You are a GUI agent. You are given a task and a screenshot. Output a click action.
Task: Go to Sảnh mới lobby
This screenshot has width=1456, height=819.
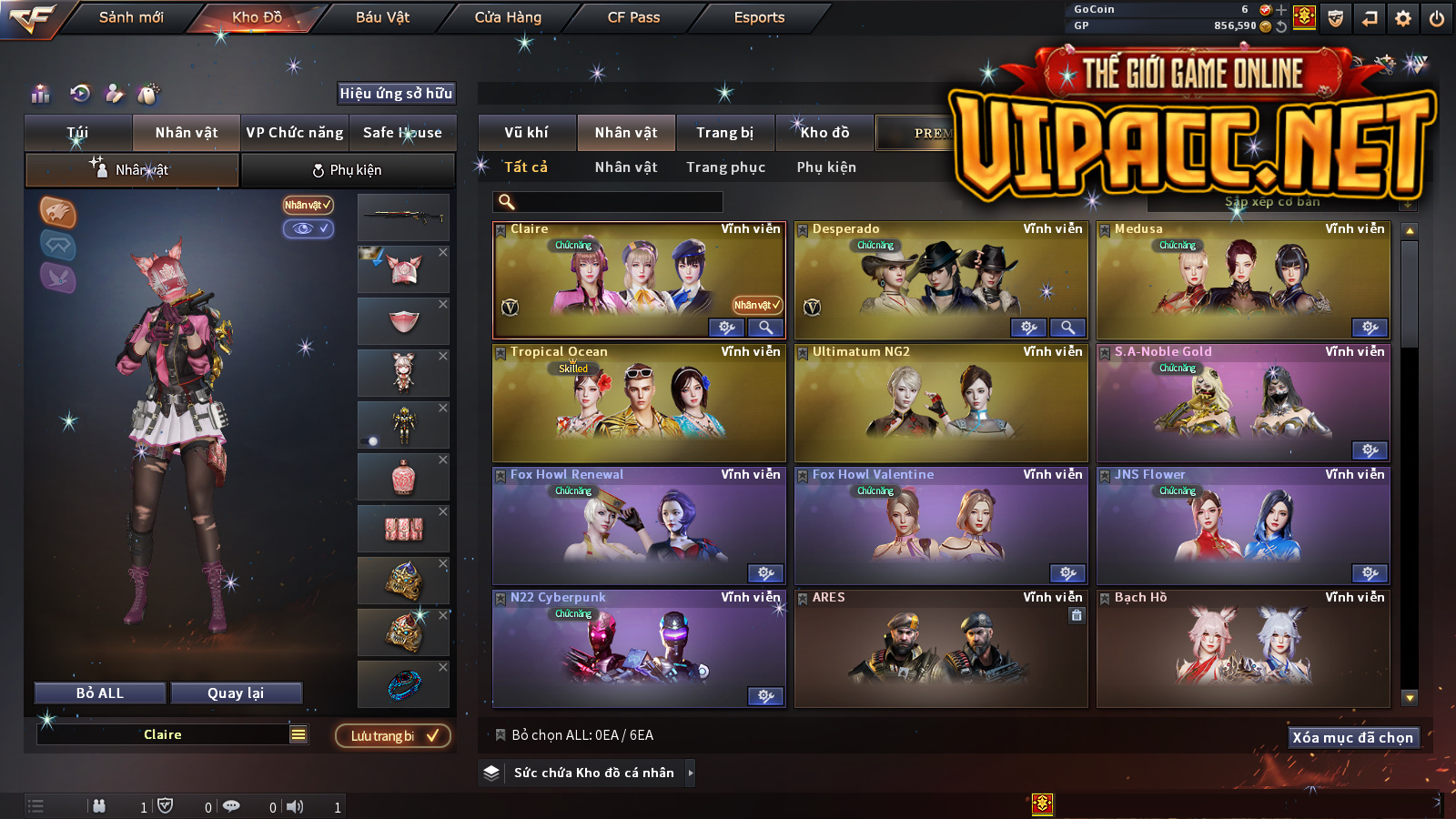click(131, 17)
